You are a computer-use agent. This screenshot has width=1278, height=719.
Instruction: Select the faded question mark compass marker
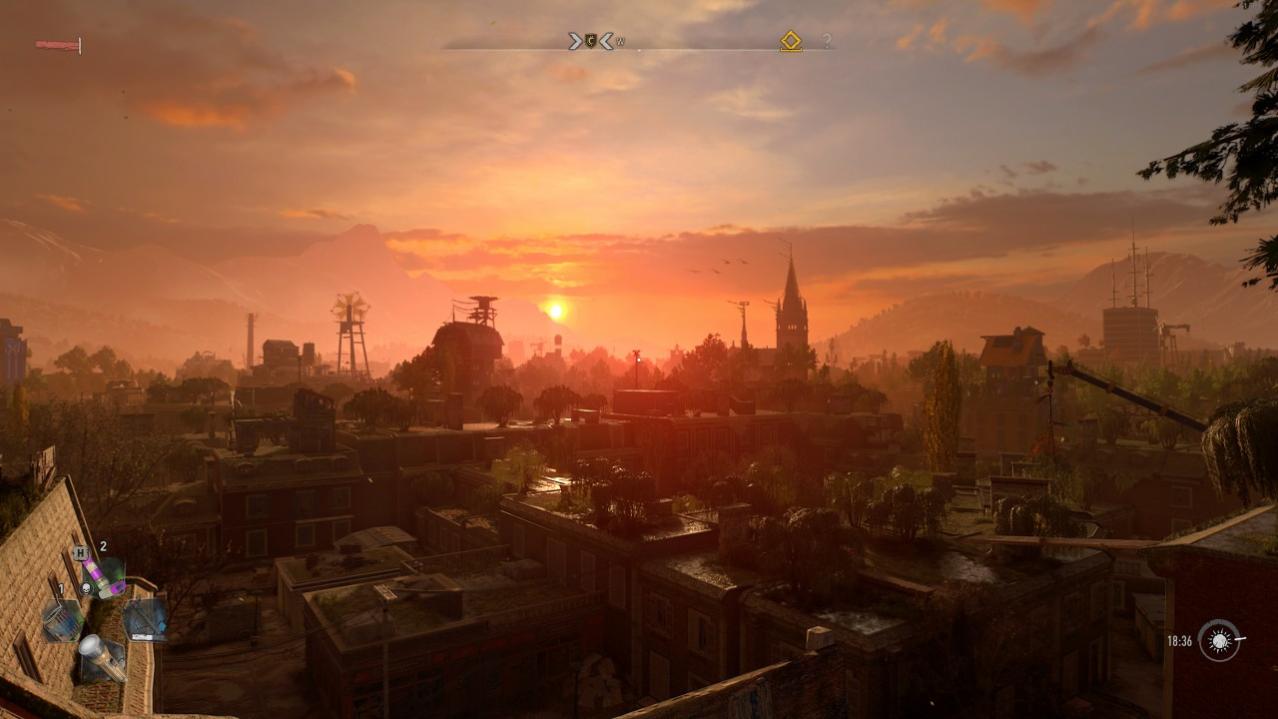(x=827, y=41)
